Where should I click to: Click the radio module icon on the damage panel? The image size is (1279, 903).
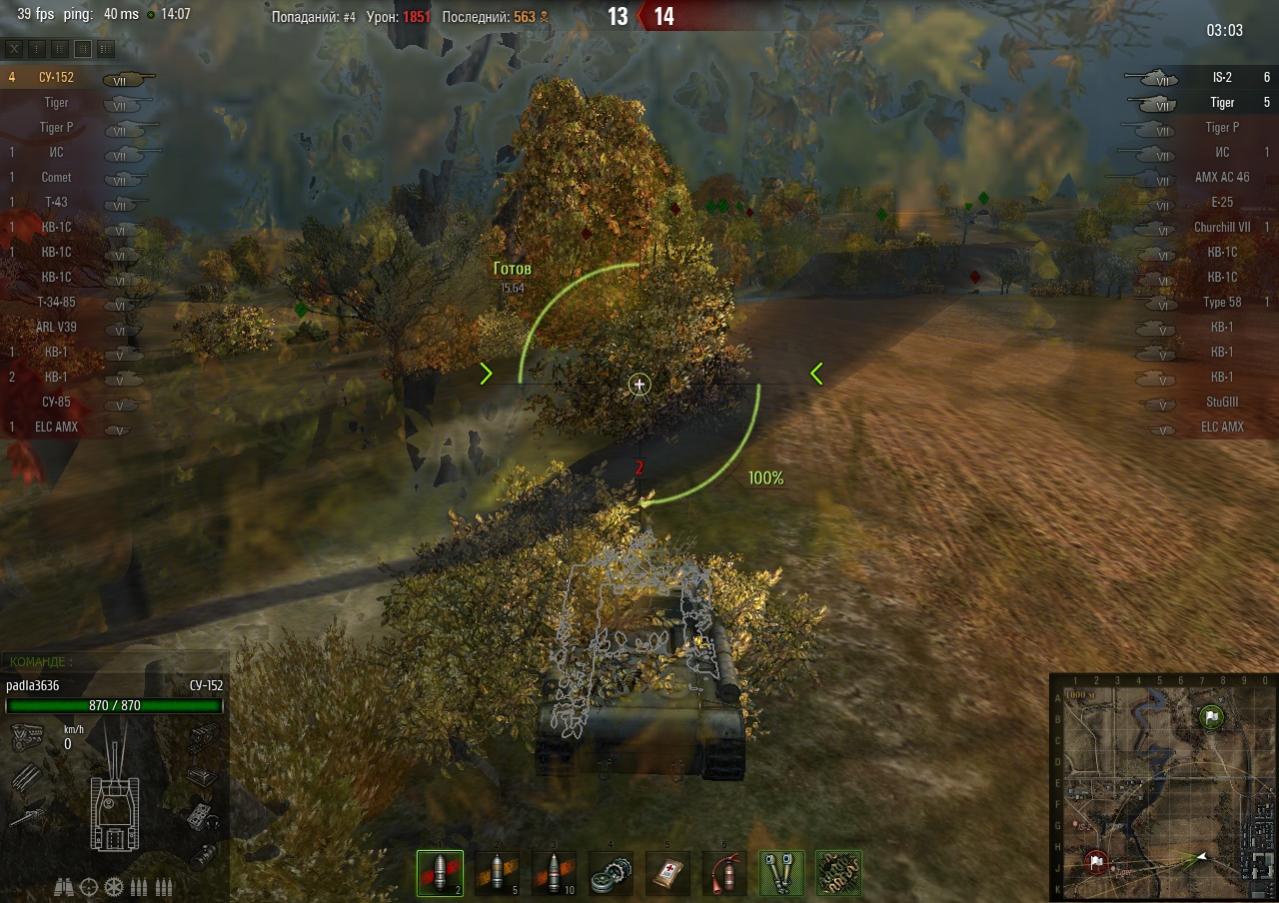[x=201, y=817]
